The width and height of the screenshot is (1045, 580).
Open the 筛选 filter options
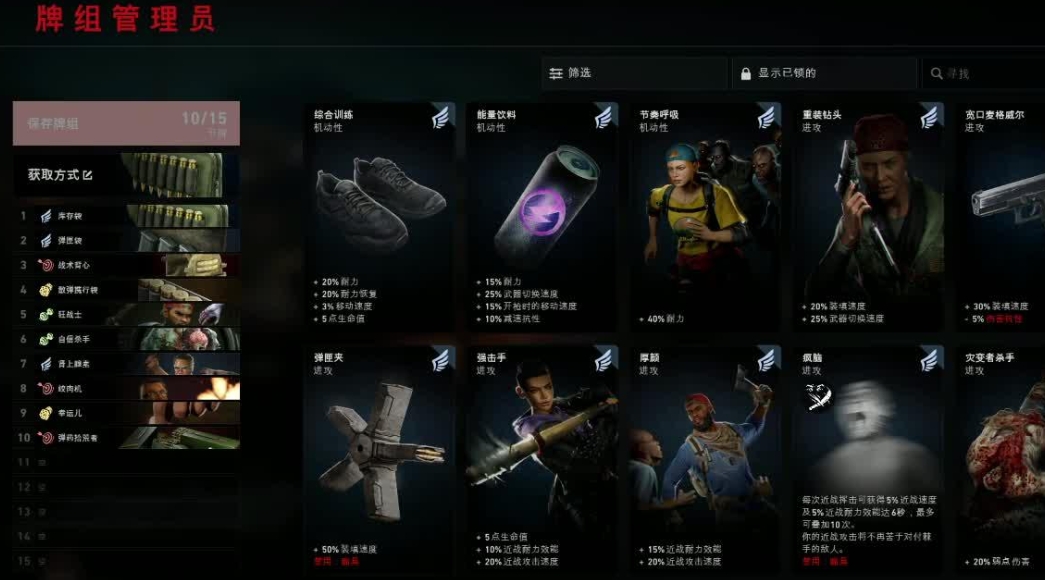click(634, 73)
